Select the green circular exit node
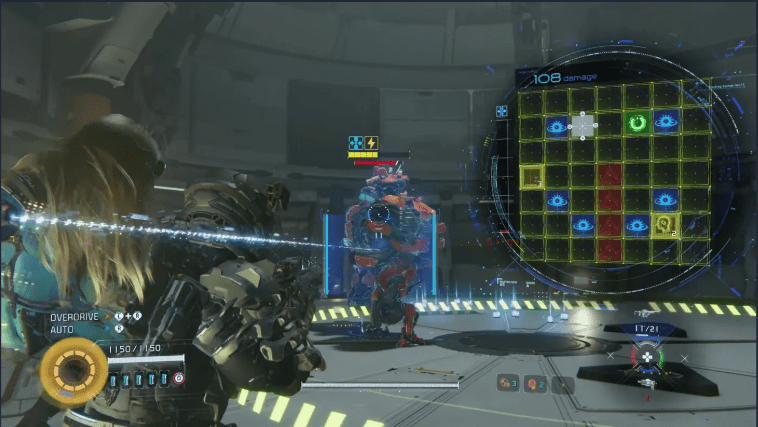Screen dimensions: 758x427 [x=637, y=124]
